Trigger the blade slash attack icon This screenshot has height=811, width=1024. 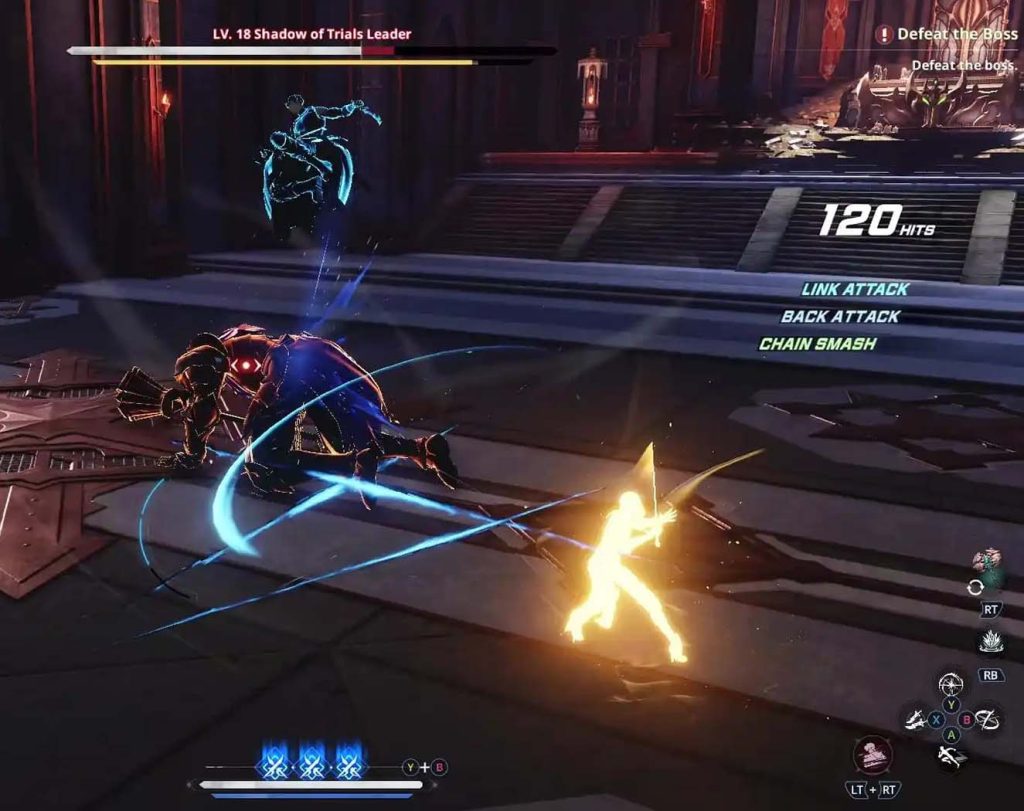pyautogui.click(x=915, y=719)
